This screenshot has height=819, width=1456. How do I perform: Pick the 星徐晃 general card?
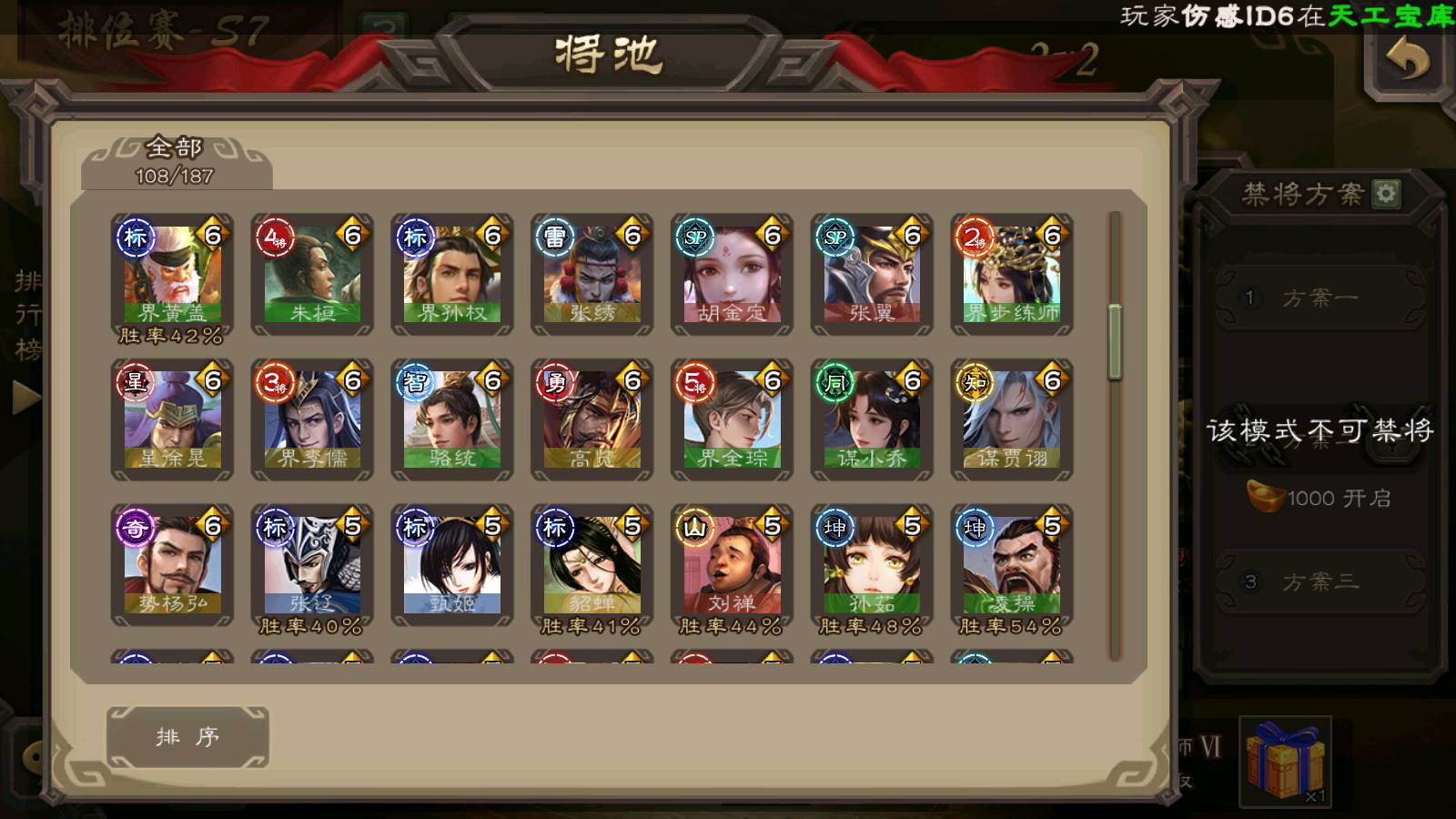click(172, 420)
